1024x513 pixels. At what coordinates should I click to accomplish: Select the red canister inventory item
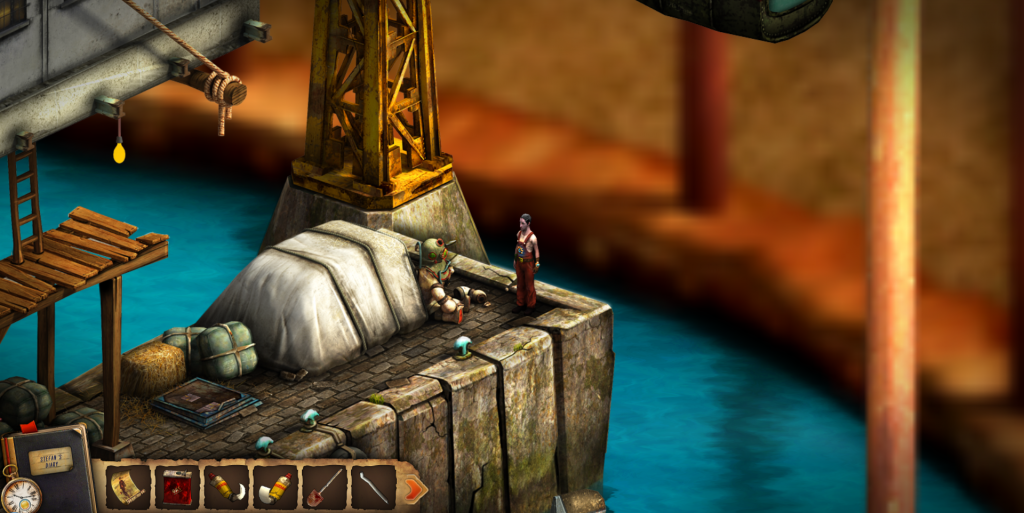tap(177, 487)
